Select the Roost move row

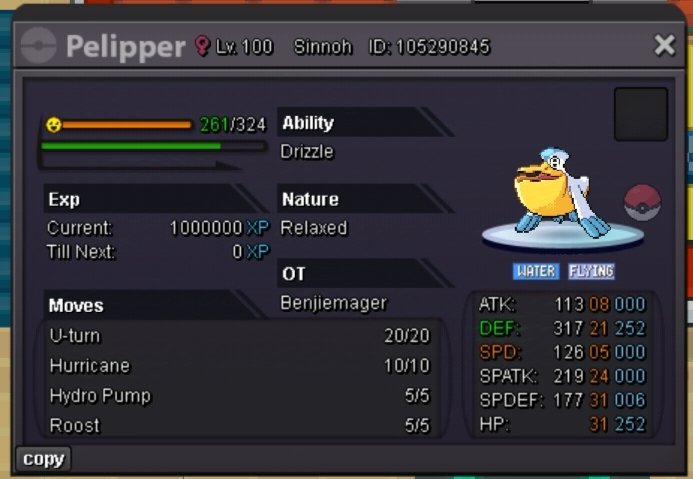click(x=239, y=426)
